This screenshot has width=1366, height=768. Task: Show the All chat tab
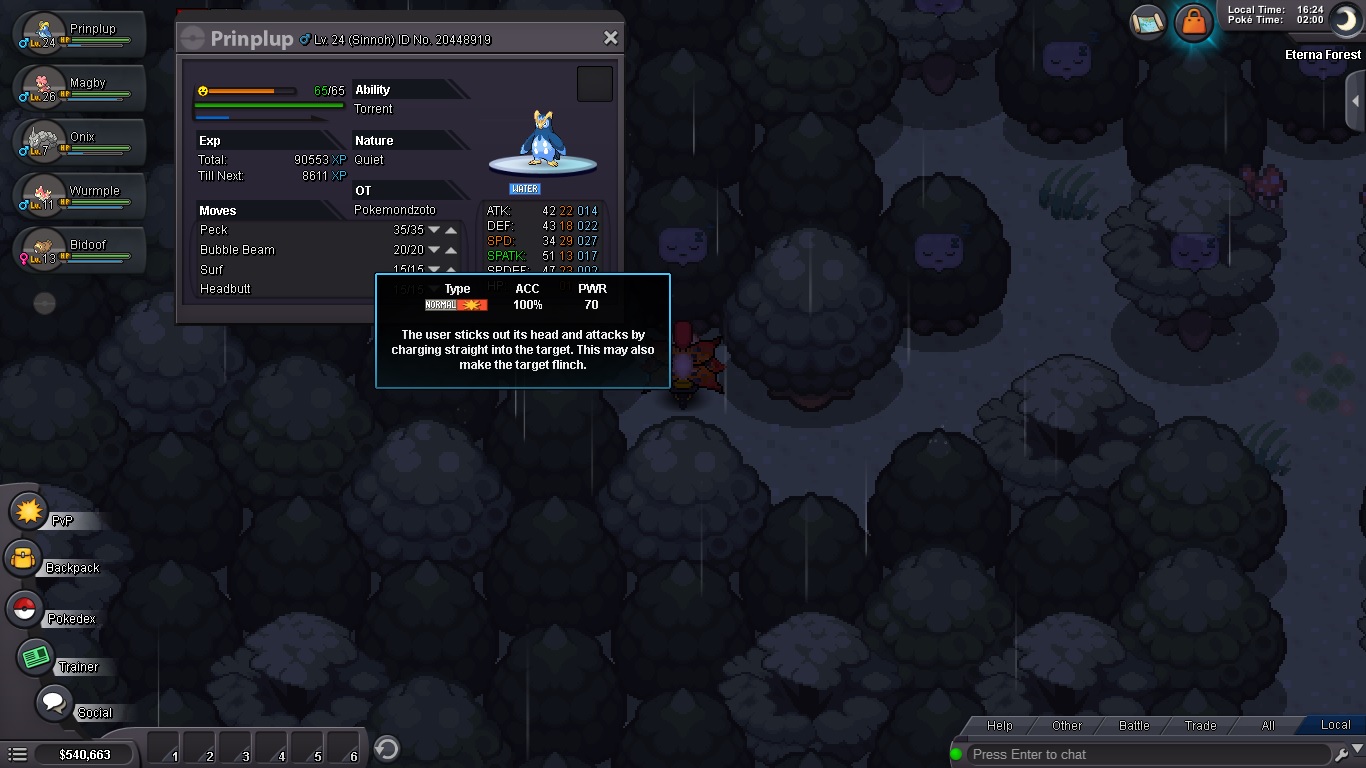pos(1268,725)
